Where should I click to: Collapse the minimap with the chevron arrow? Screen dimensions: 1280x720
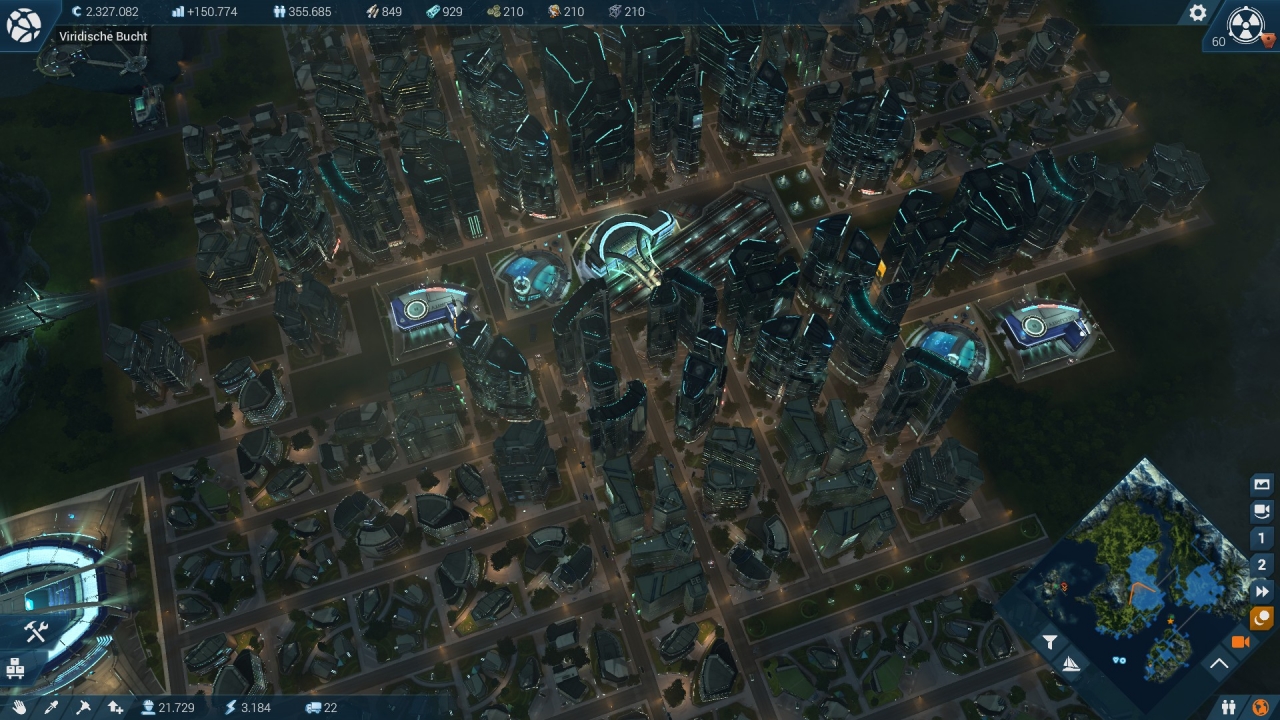point(1219,663)
